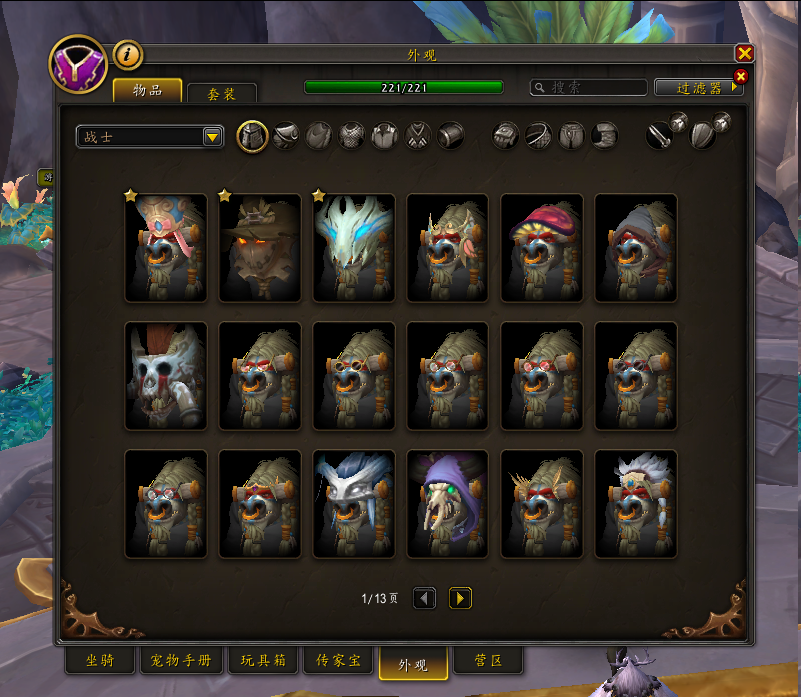This screenshot has width=801, height=697.
Task: Choose the scarecrow straw hat appearance
Action: tap(260, 248)
